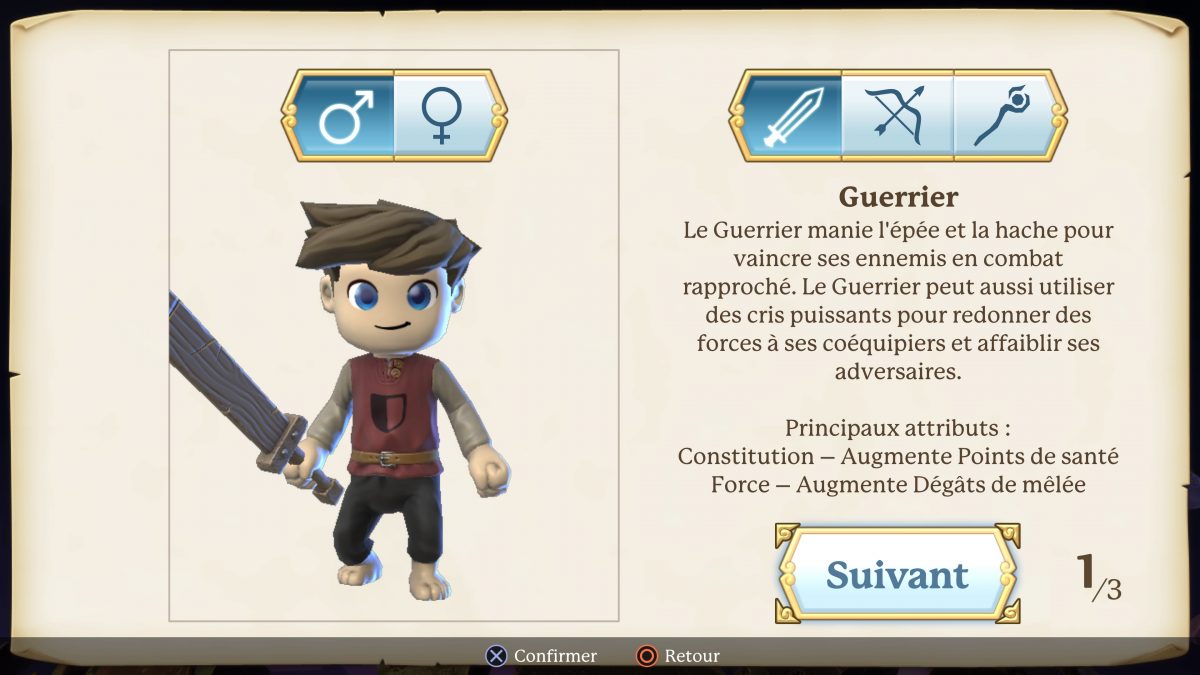Select the magic staff class icon
1200x675 pixels.
pyautogui.click(x=1003, y=115)
